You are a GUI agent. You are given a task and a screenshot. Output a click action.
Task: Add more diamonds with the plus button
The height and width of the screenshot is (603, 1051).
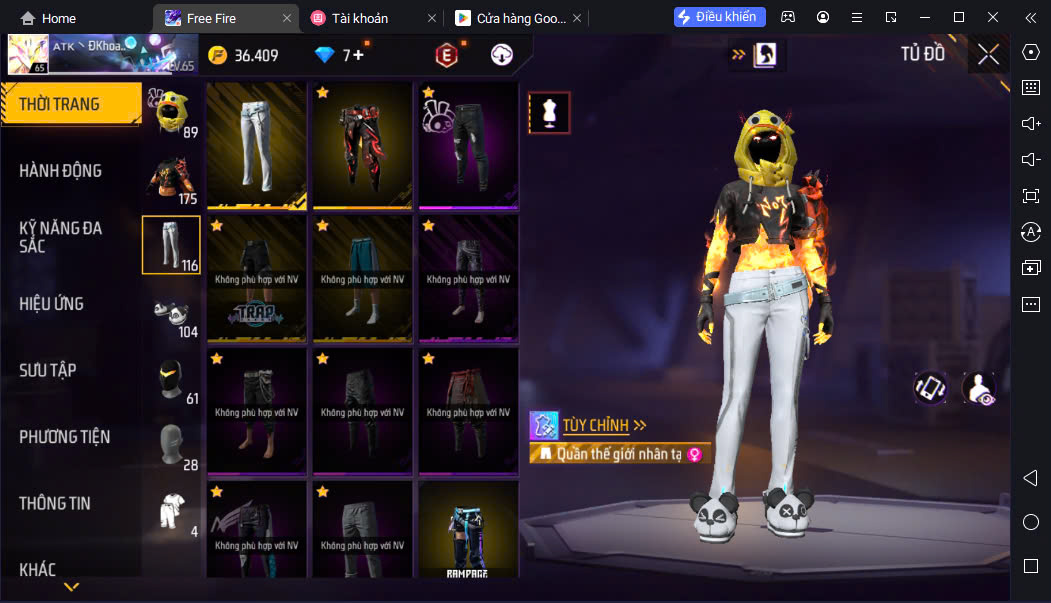[358, 55]
